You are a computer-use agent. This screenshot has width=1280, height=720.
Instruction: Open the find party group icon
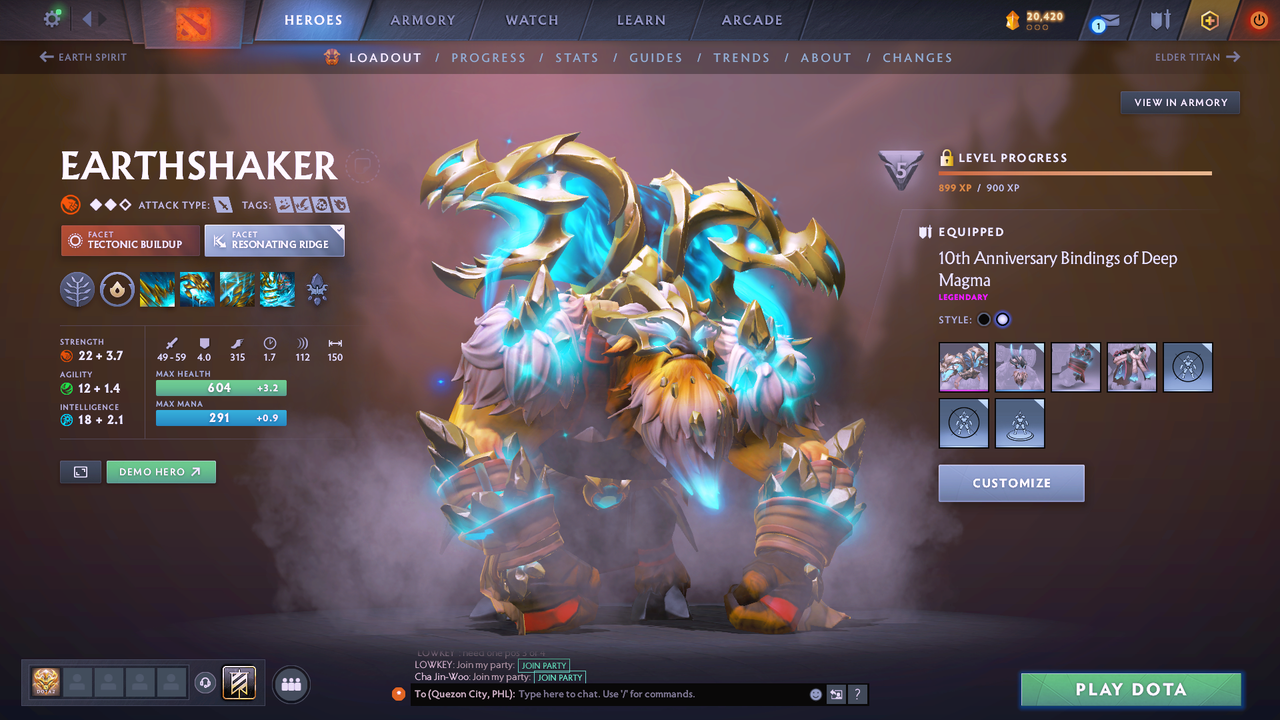click(290, 684)
